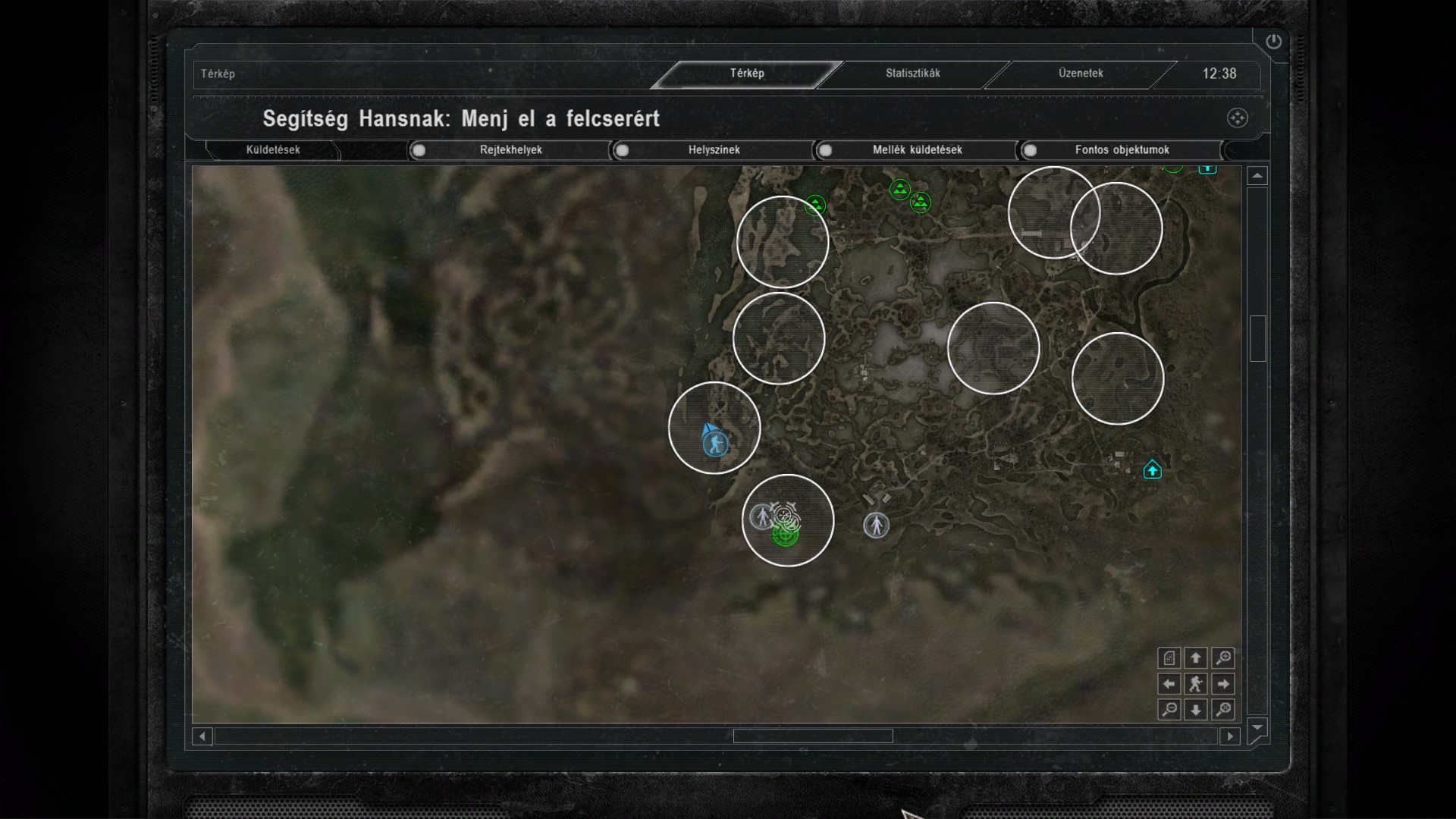This screenshot has width=1456, height=819.
Task: Click the power button to close the PDA
Action: pos(1273,42)
